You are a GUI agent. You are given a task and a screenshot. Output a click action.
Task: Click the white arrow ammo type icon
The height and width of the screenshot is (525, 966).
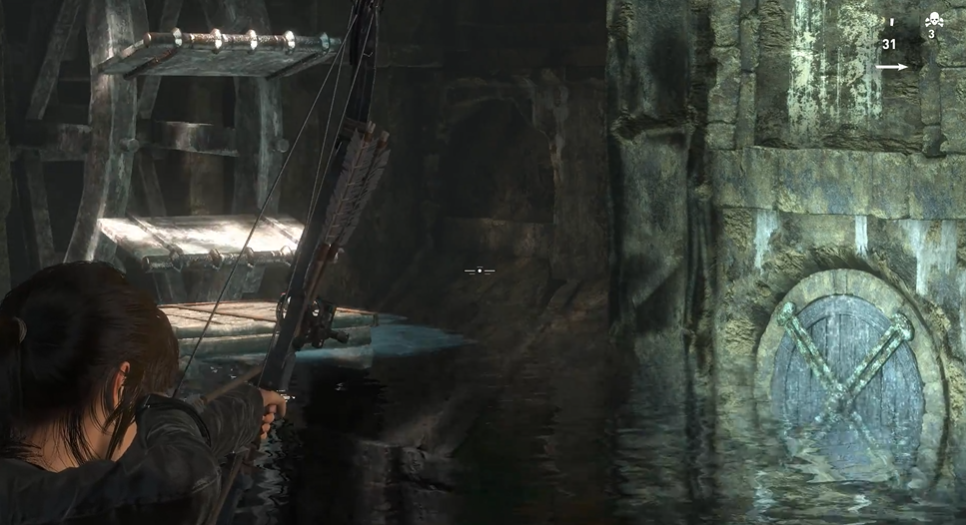click(891, 67)
